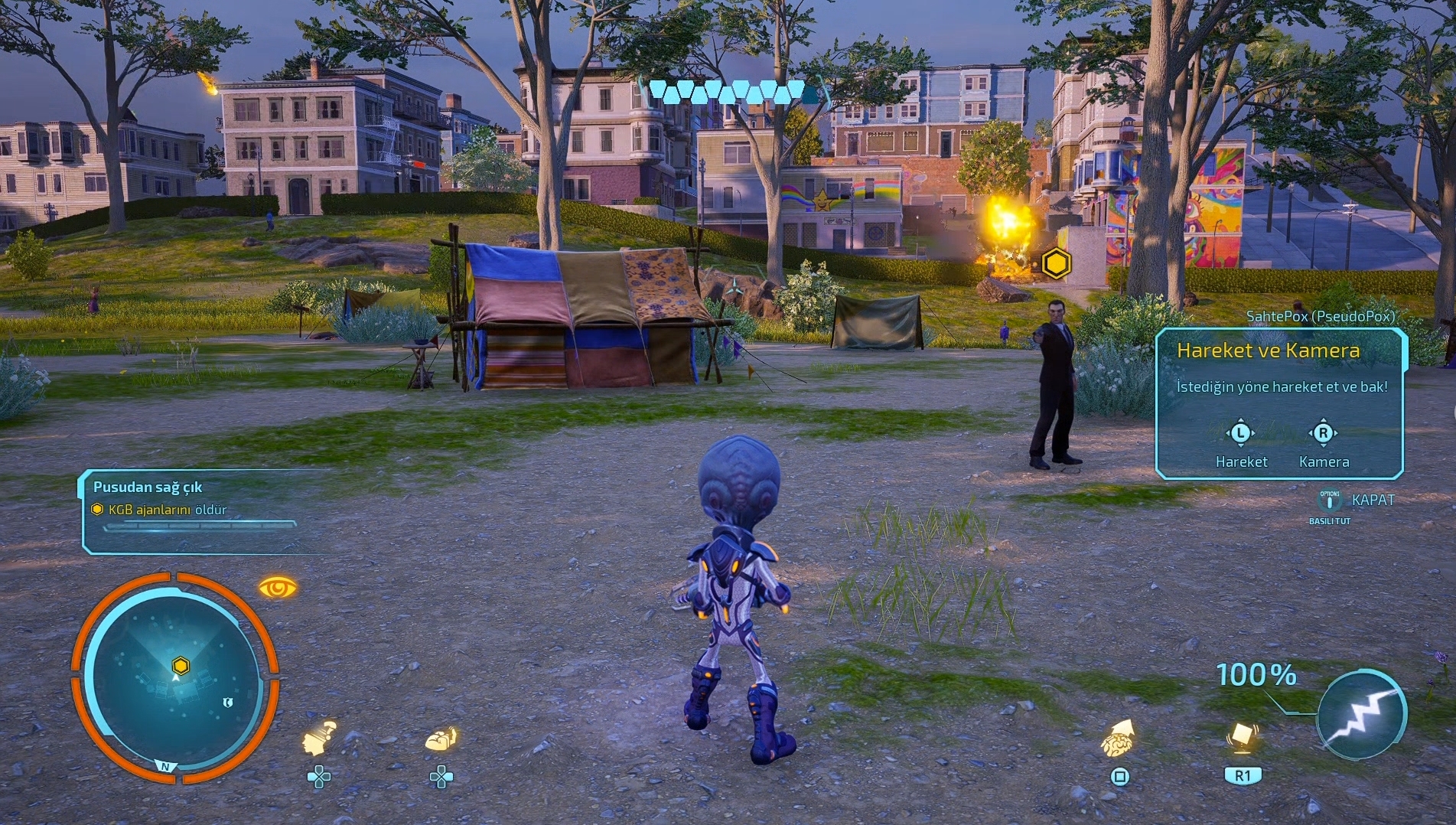Viewport: 1456px width, 825px height.
Task: Activate the floating cube psychokinesis icon
Action: 1242,738
